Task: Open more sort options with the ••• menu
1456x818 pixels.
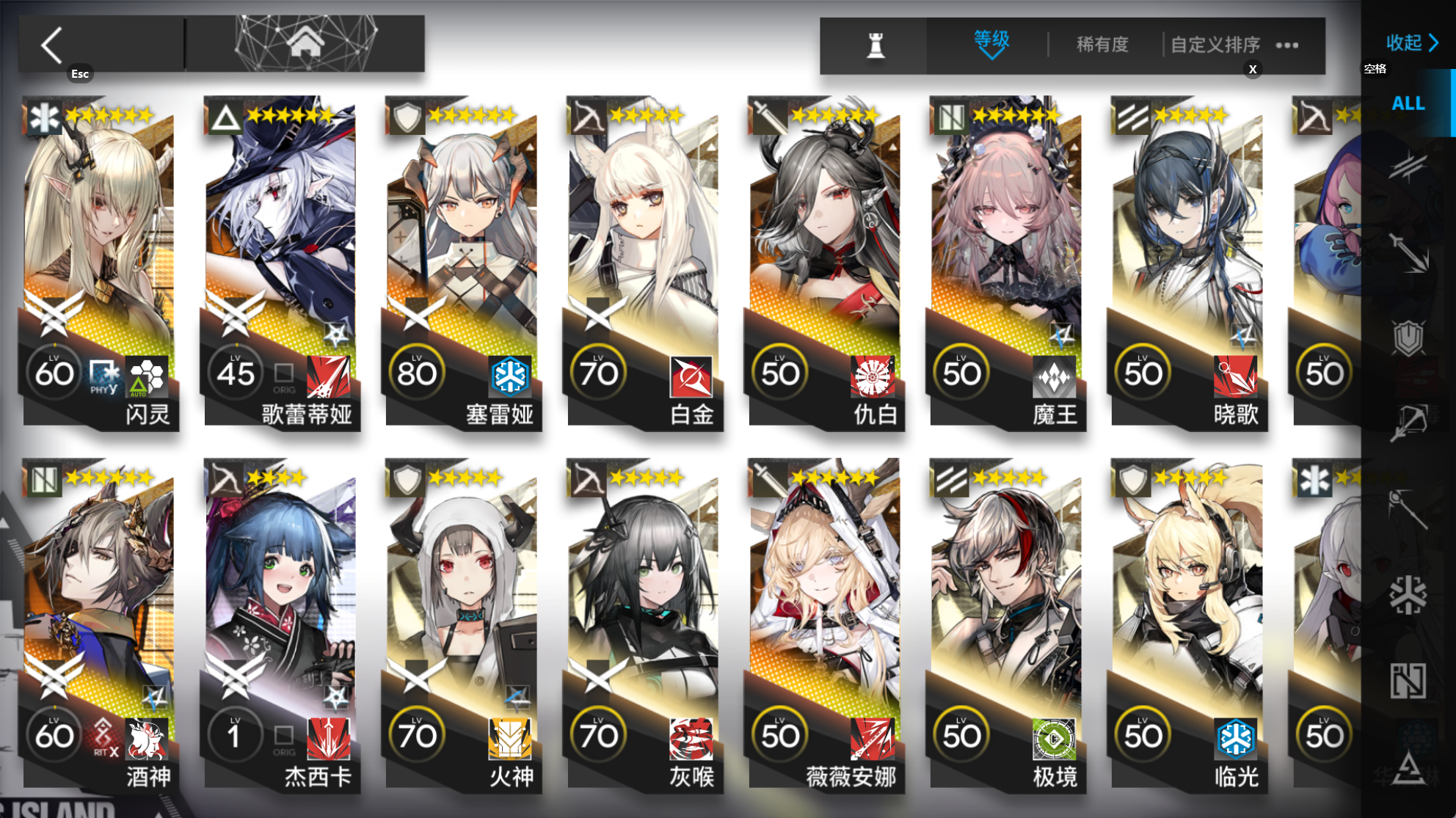Action: point(1286,44)
